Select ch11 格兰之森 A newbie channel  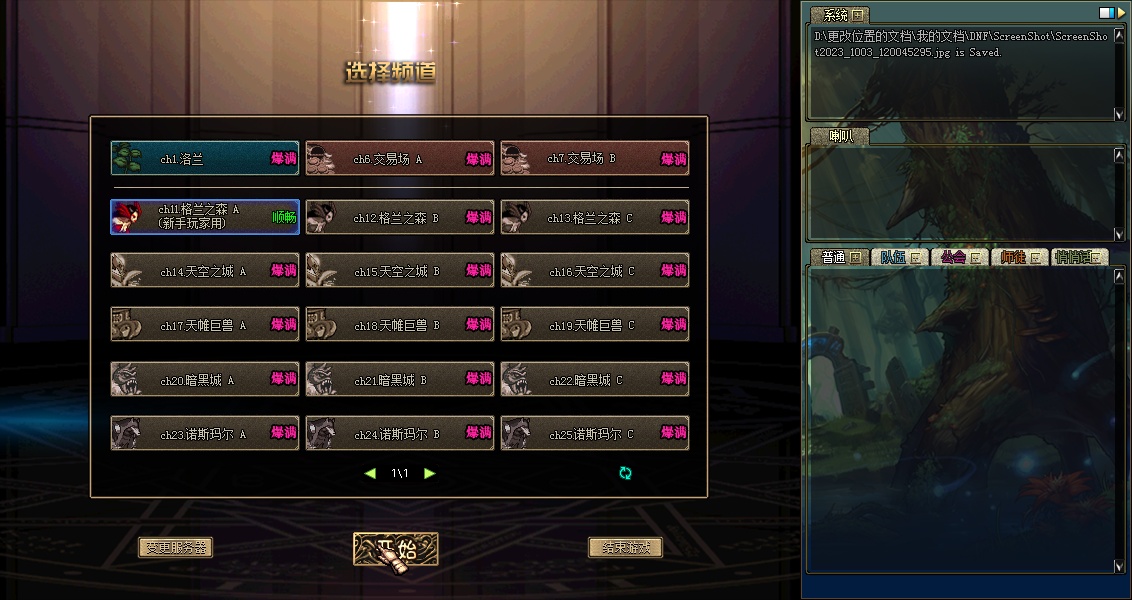(x=204, y=217)
